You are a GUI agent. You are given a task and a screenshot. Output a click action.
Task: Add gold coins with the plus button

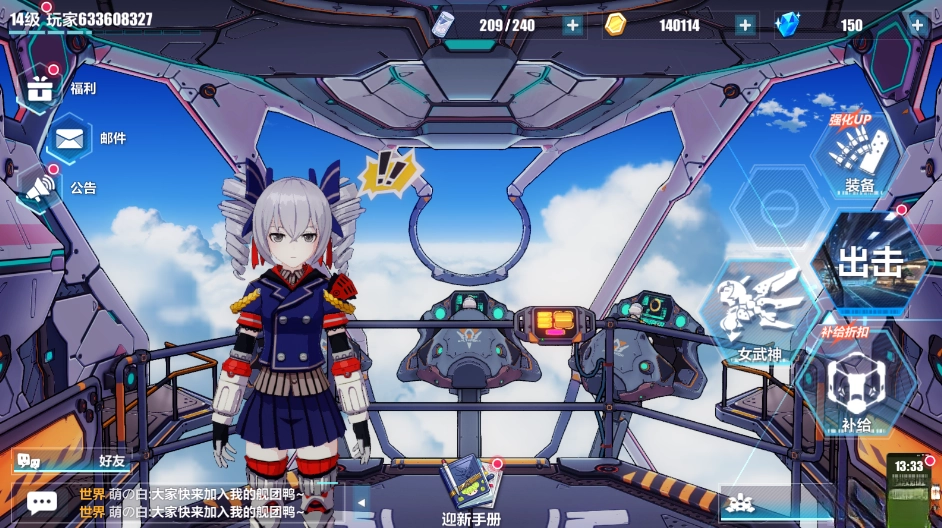pos(745,26)
